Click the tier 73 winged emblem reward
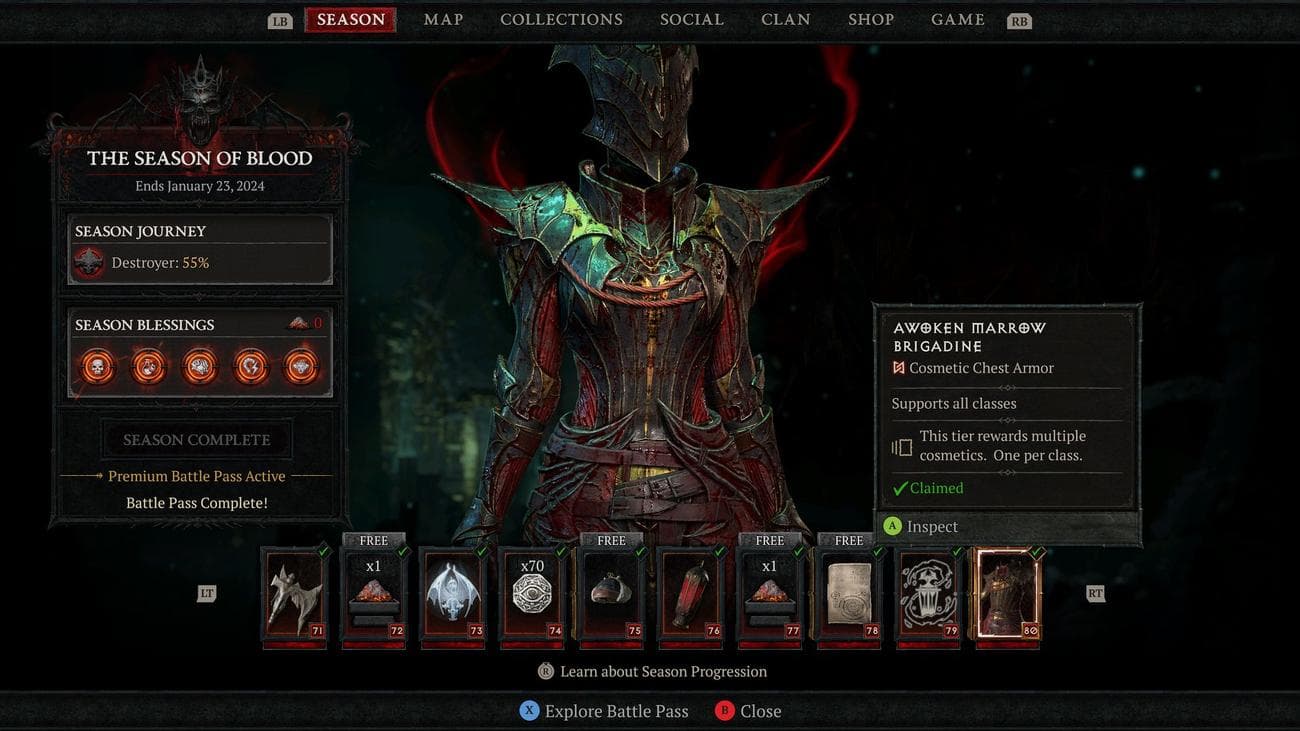This screenshot has width=1300, height=731. click(453, 595)
